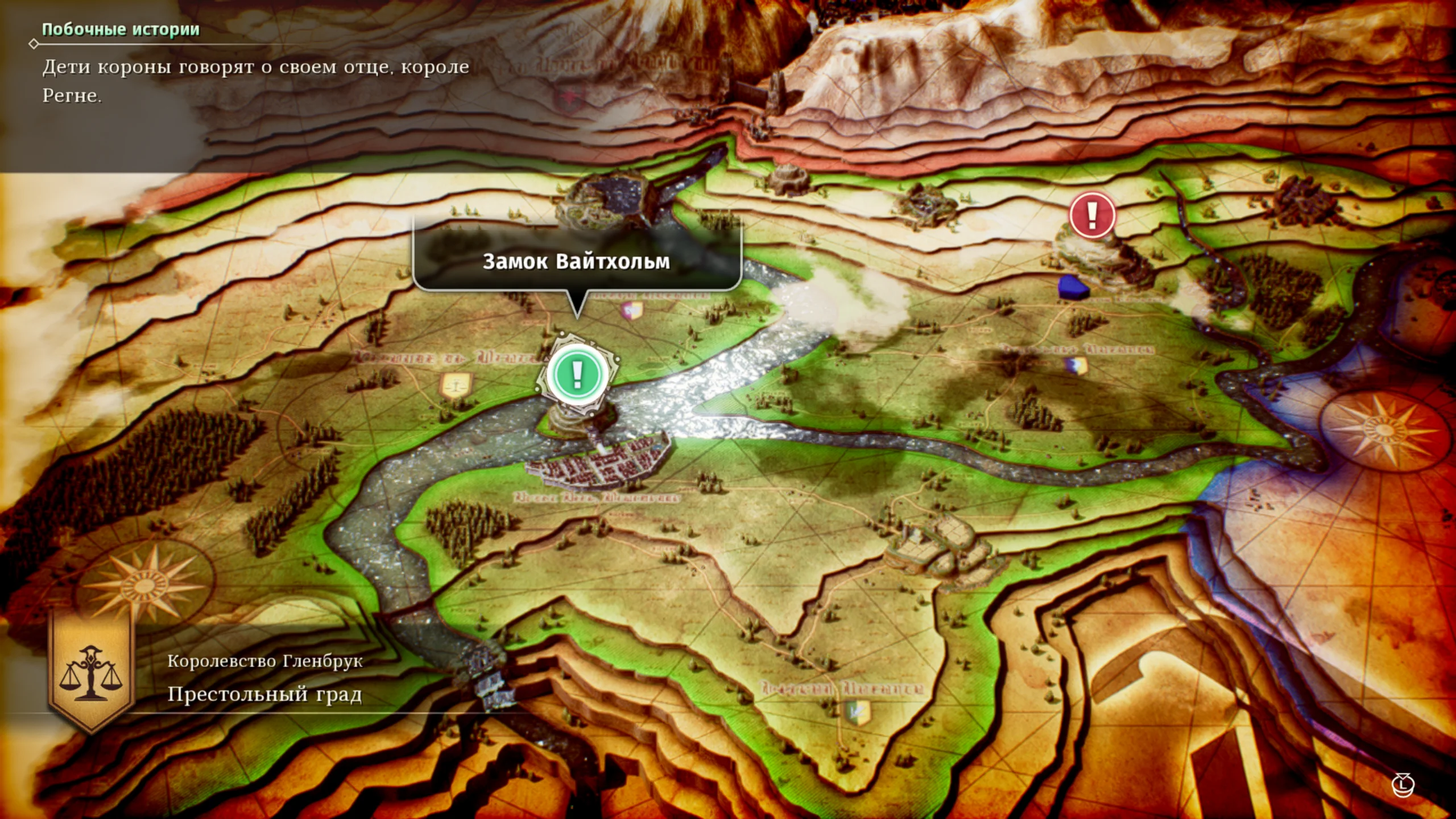1456x819 pixels.
Task: Click the Glenbrook scales banner emblem
Action: click(x=91, y=671)
